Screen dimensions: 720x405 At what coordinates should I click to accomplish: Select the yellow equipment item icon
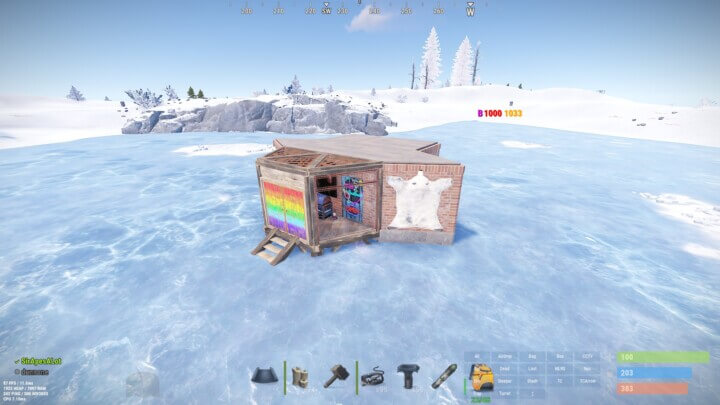[x=481, y=376]
